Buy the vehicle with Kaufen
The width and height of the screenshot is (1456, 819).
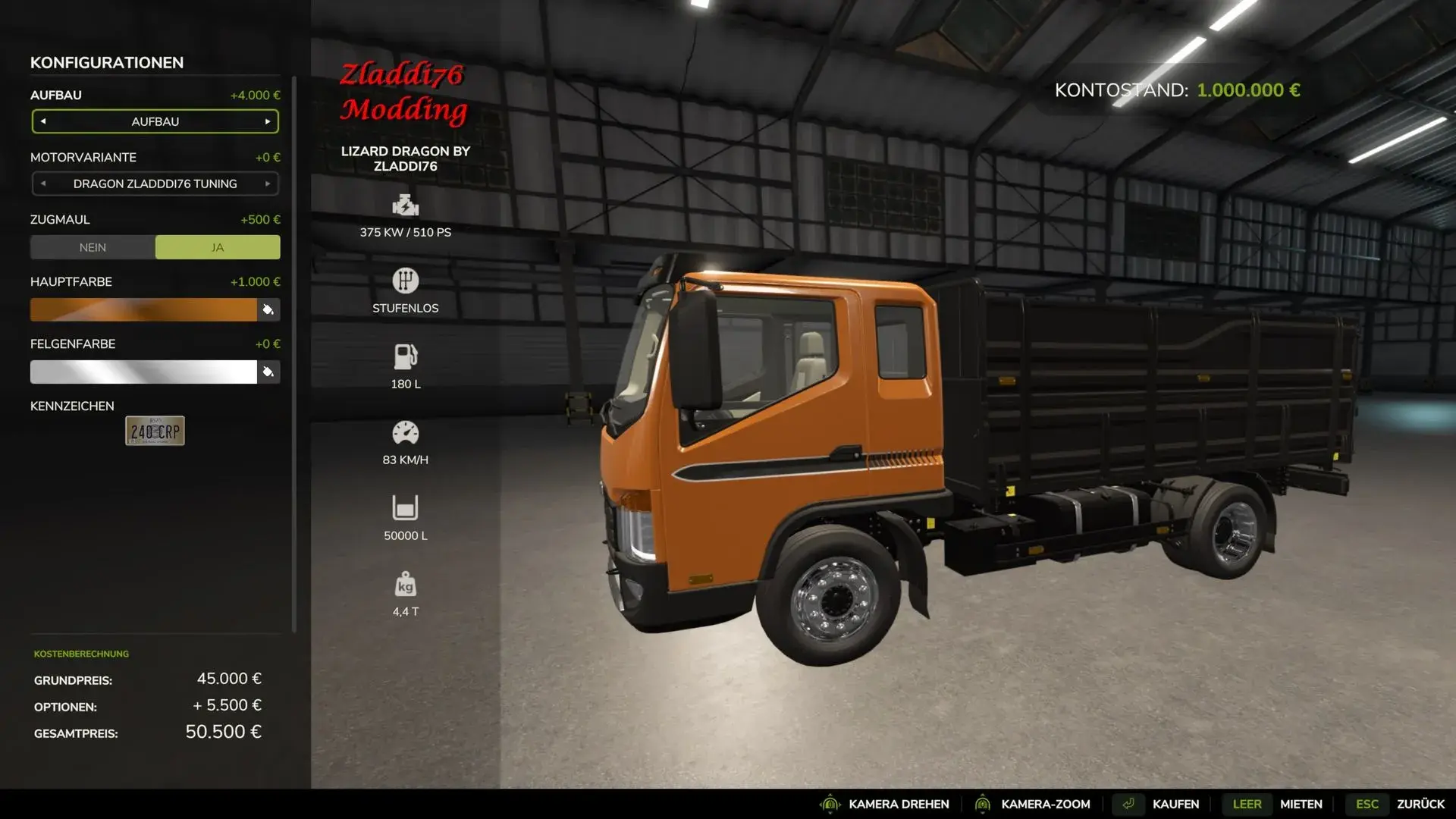pos(1175,804)
